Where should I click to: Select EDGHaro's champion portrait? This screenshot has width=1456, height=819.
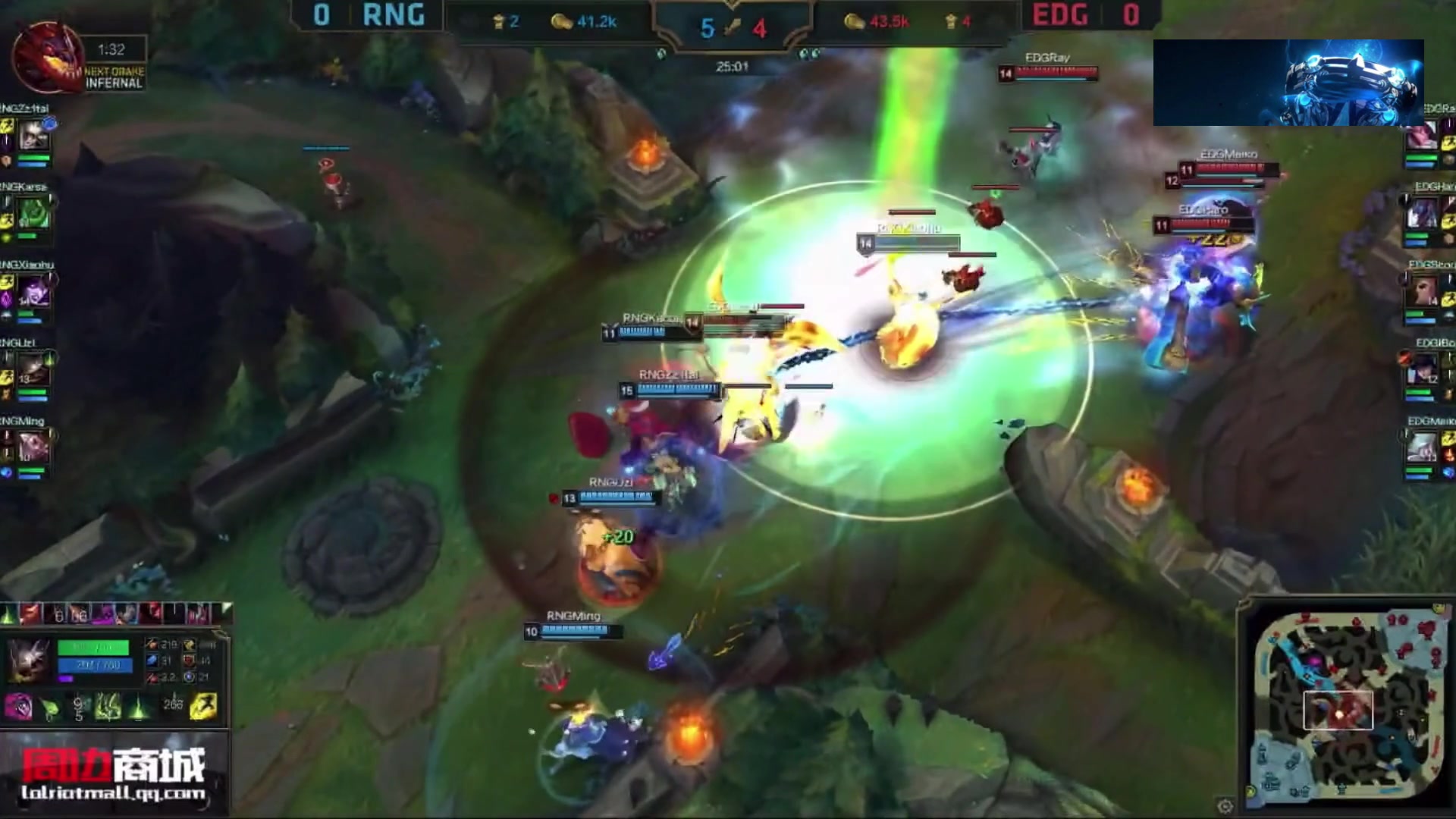[x=1423, y=215]
